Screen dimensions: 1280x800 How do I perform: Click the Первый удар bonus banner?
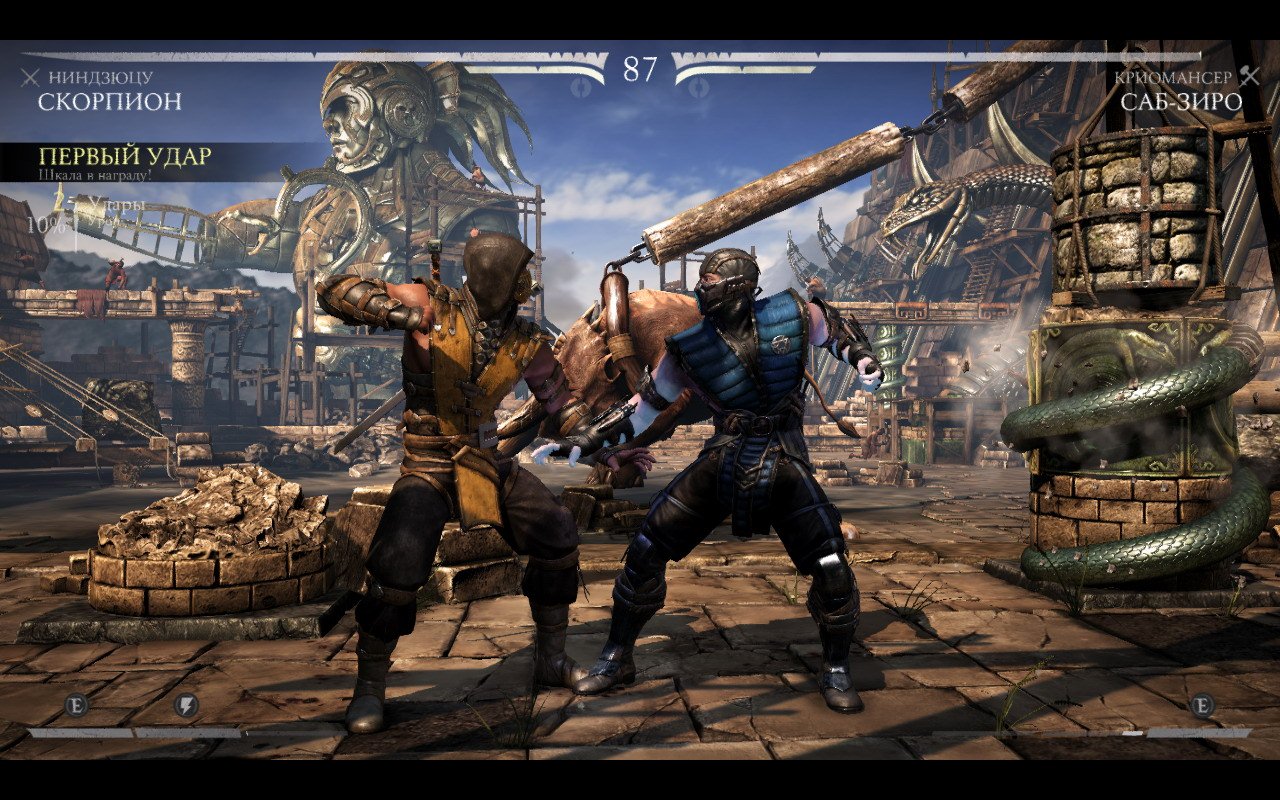click(125, 161)
